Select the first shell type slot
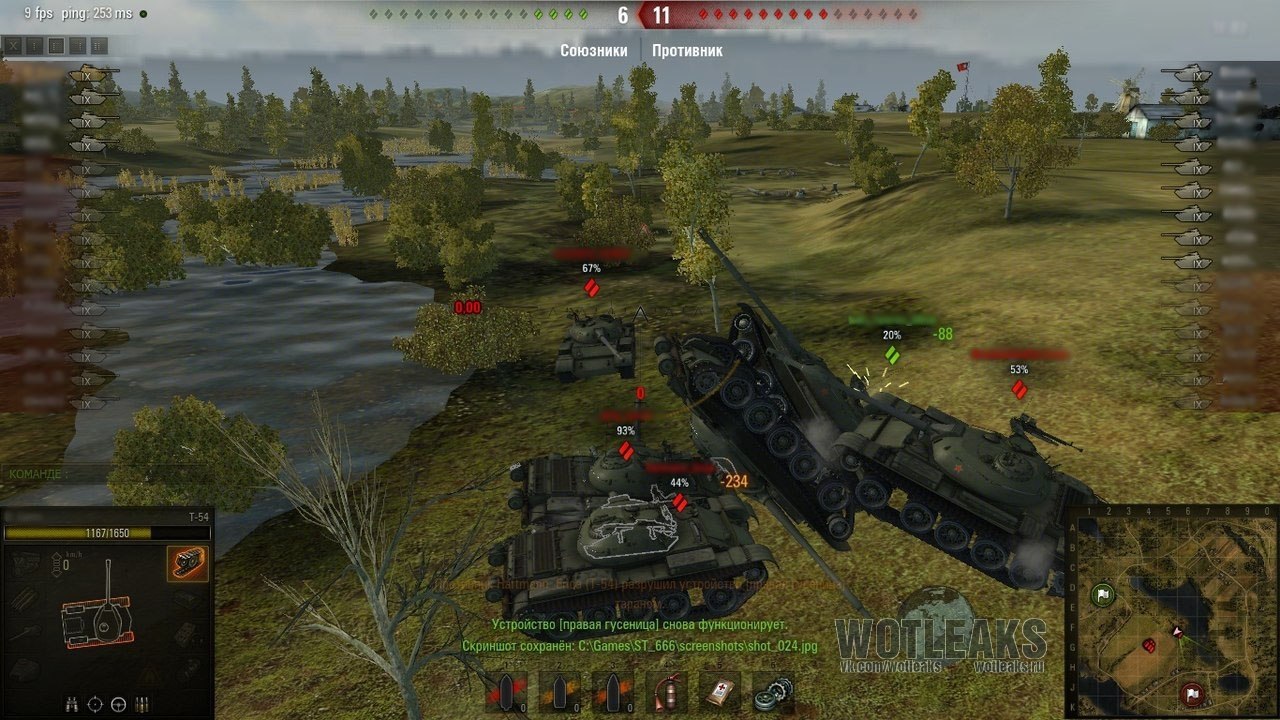1280x720 pixels. point(506,691)
